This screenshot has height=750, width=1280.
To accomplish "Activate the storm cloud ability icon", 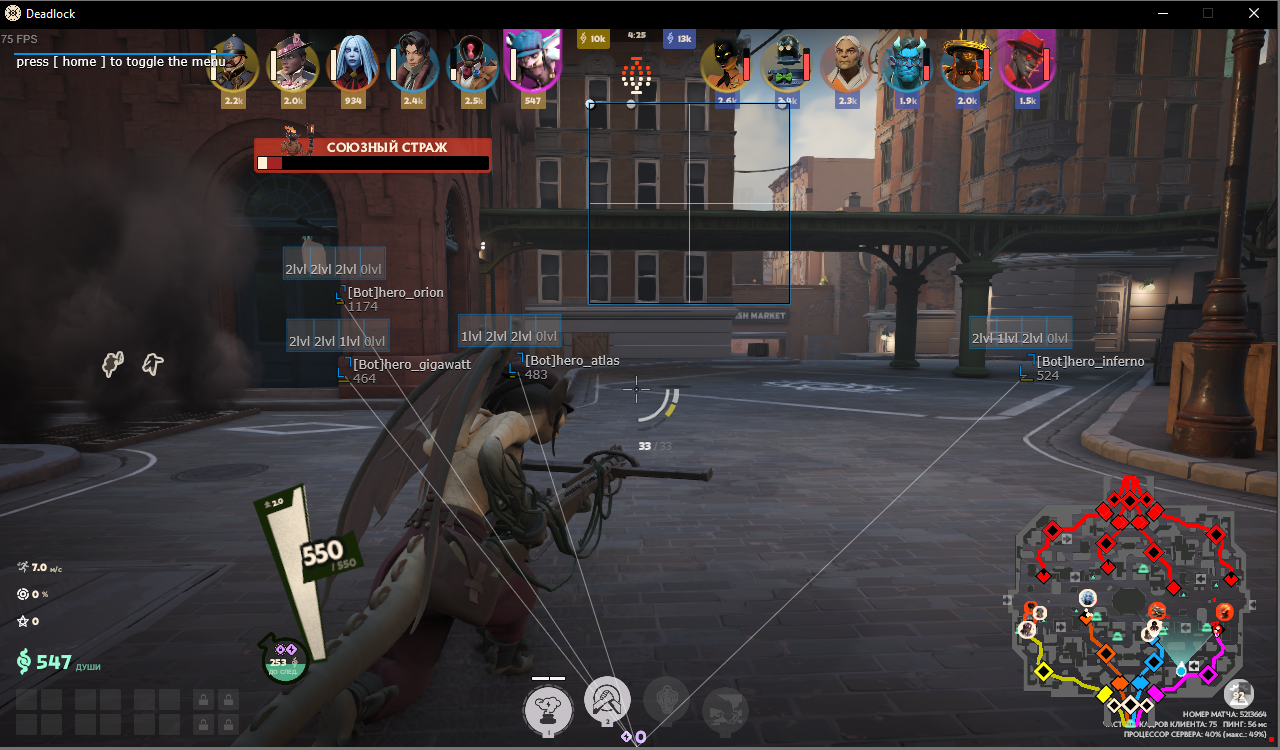I will (548, 708).
